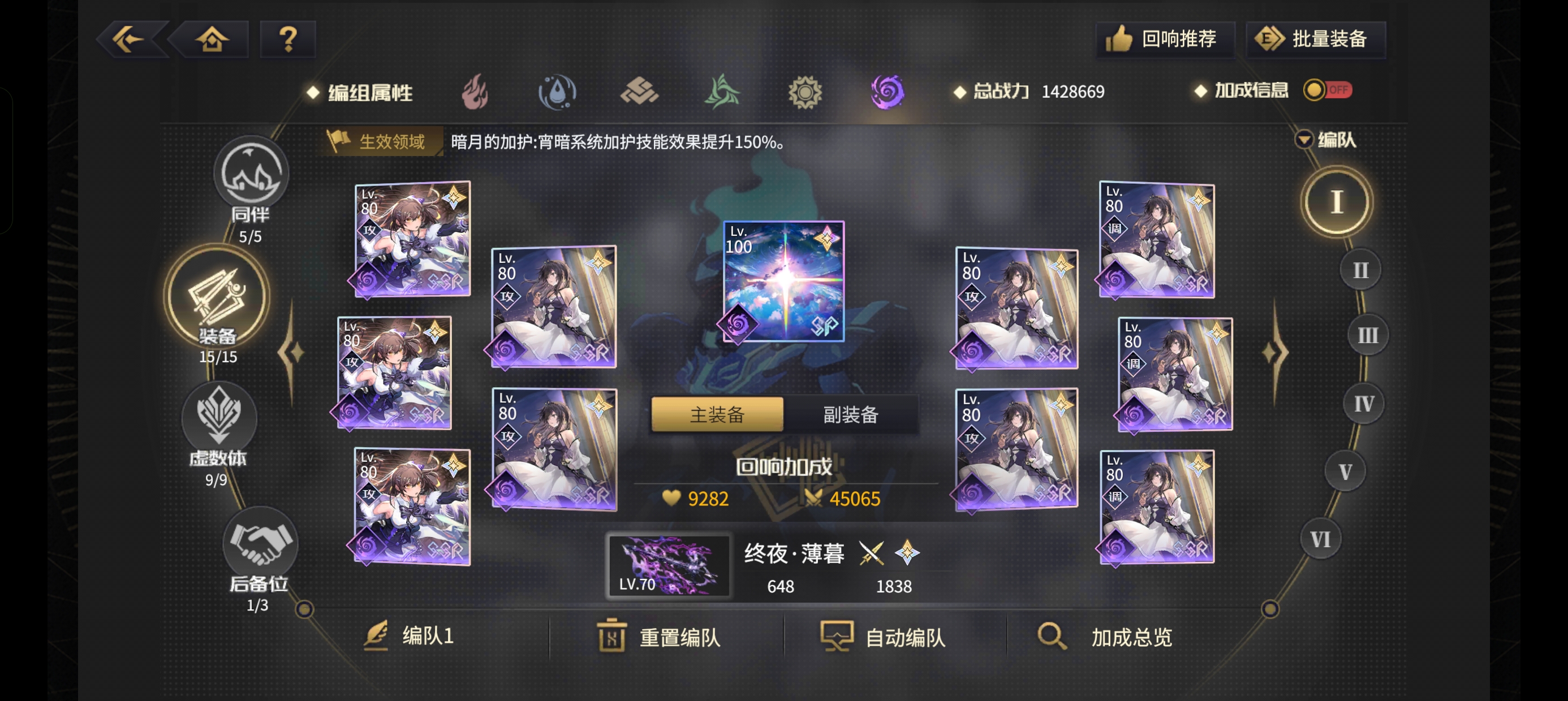Select team slot II on the right
The image size is (1568, 701).
[x=1360, y=270]
